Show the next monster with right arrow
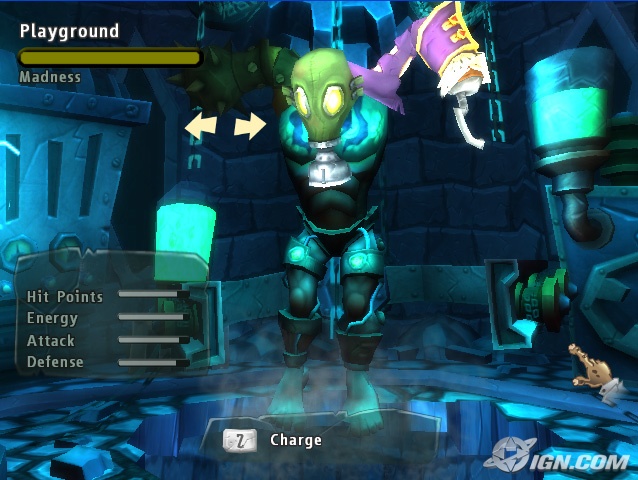The image size is (638, 480). point(250,125)
